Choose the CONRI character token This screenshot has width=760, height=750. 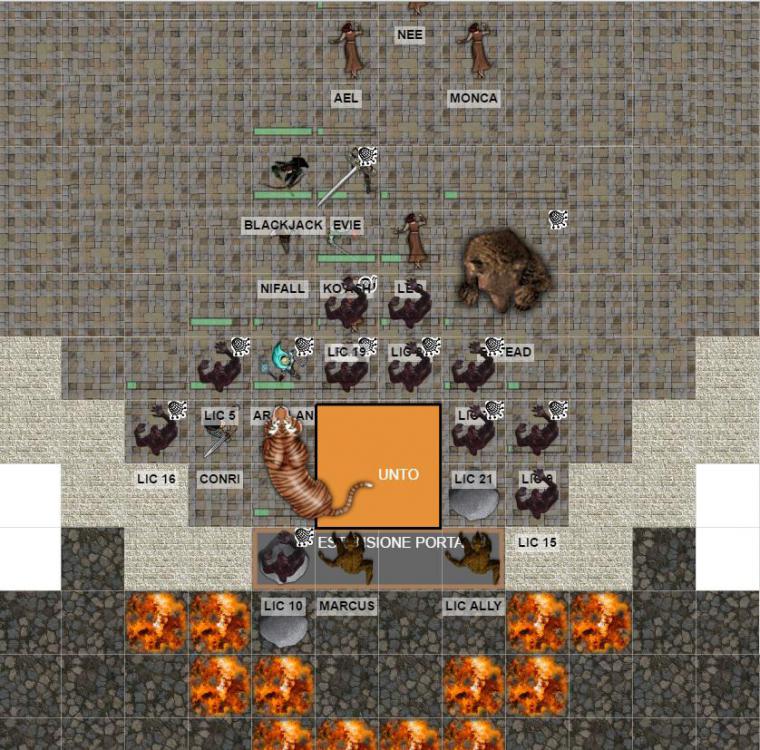(x=220, y=436)
